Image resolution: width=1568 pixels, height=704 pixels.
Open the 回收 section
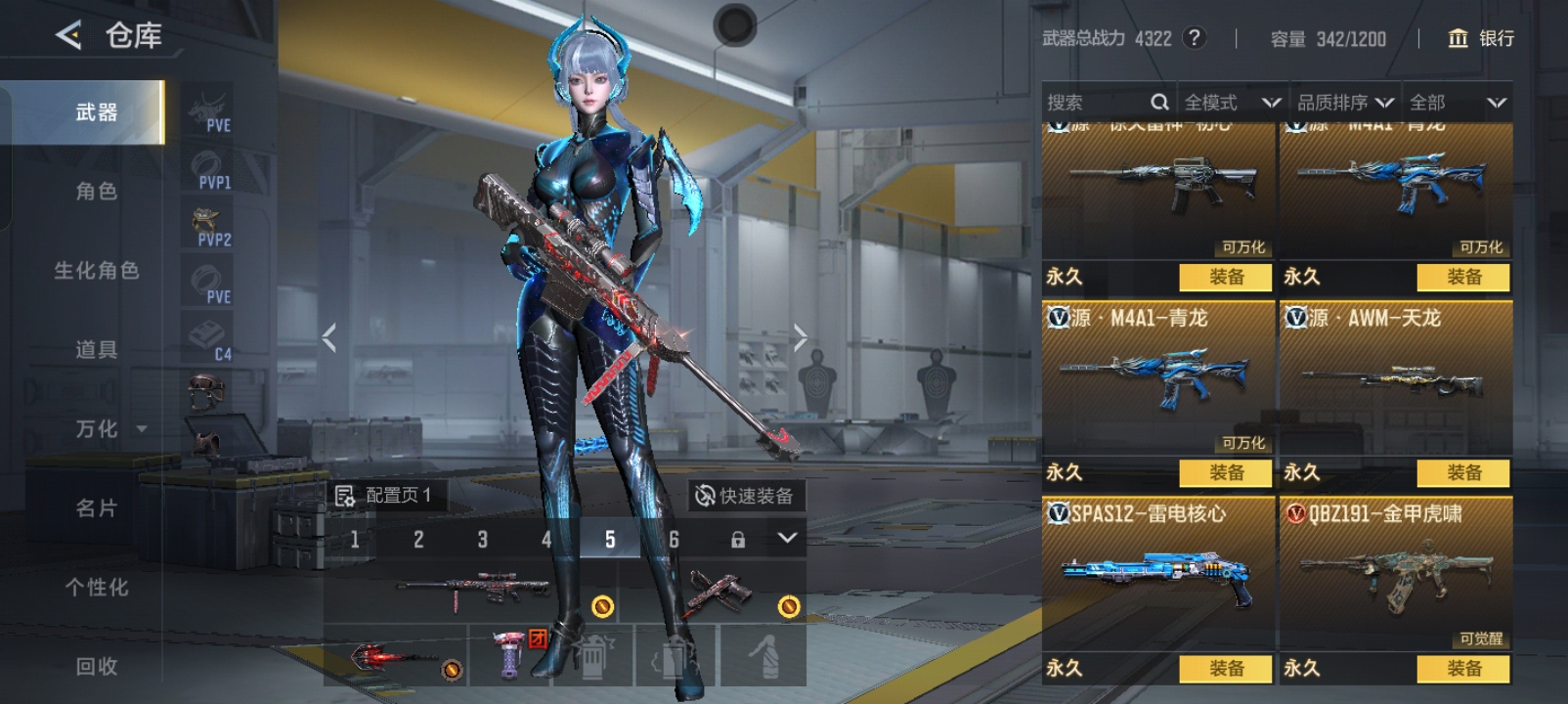[x=96, y=667]
